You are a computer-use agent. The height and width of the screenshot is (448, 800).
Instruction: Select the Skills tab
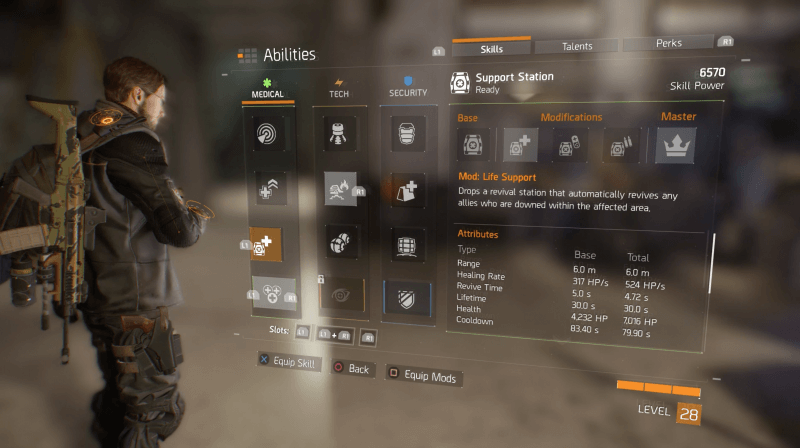coord(491,47)
